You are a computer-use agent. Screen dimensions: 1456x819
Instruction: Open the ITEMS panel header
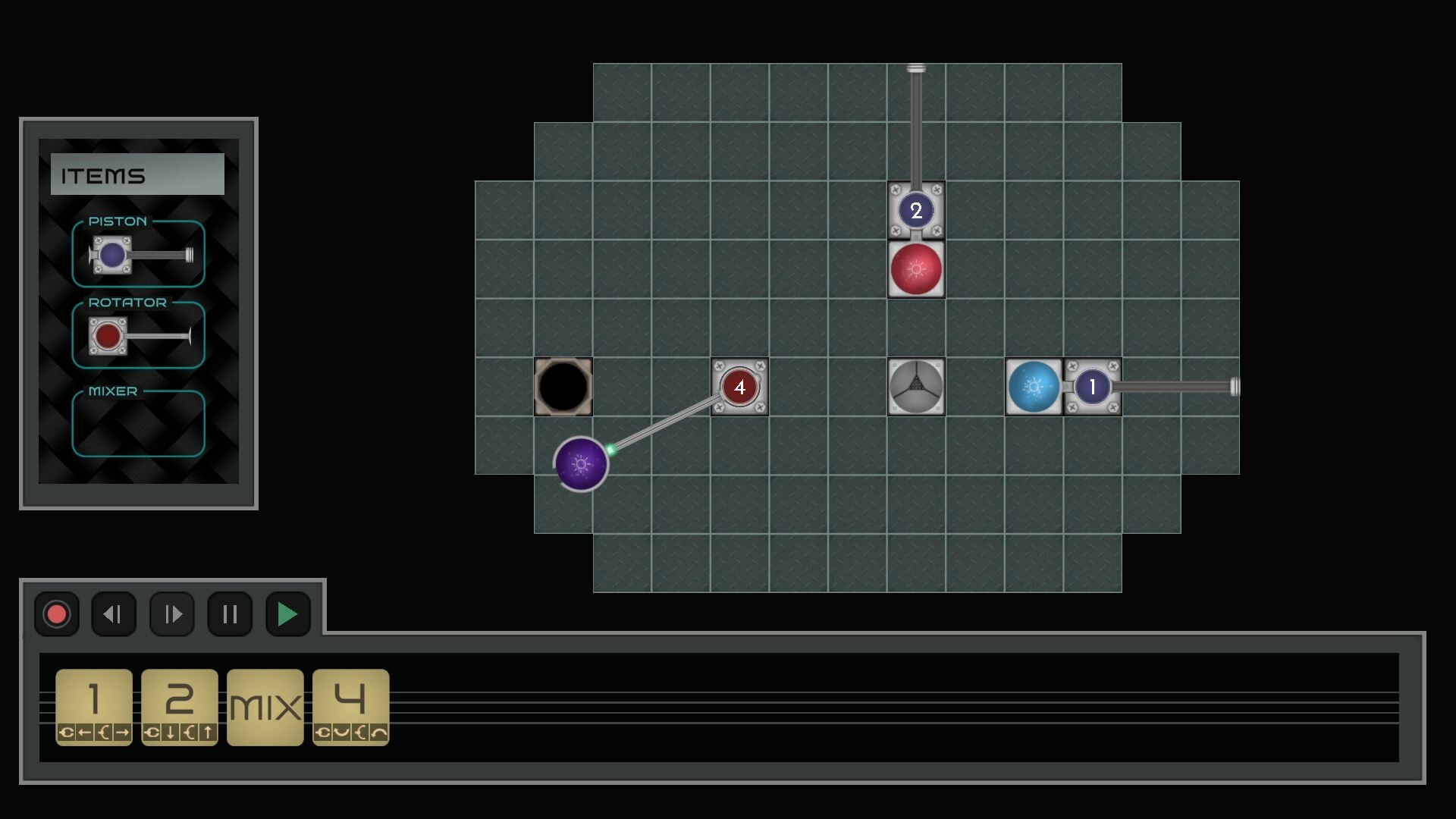(x=137, y=174)
